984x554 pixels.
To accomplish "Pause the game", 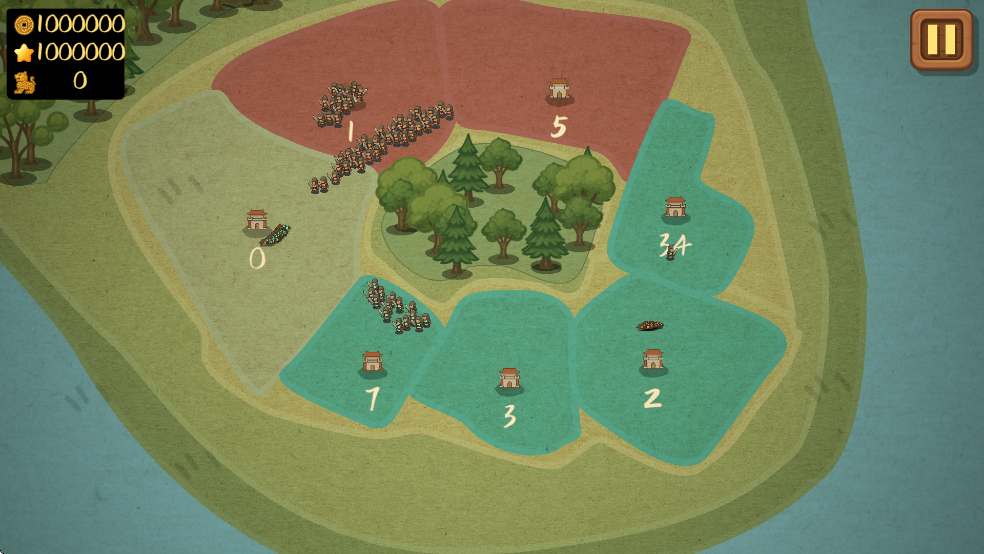I will [x=941, y=40].
